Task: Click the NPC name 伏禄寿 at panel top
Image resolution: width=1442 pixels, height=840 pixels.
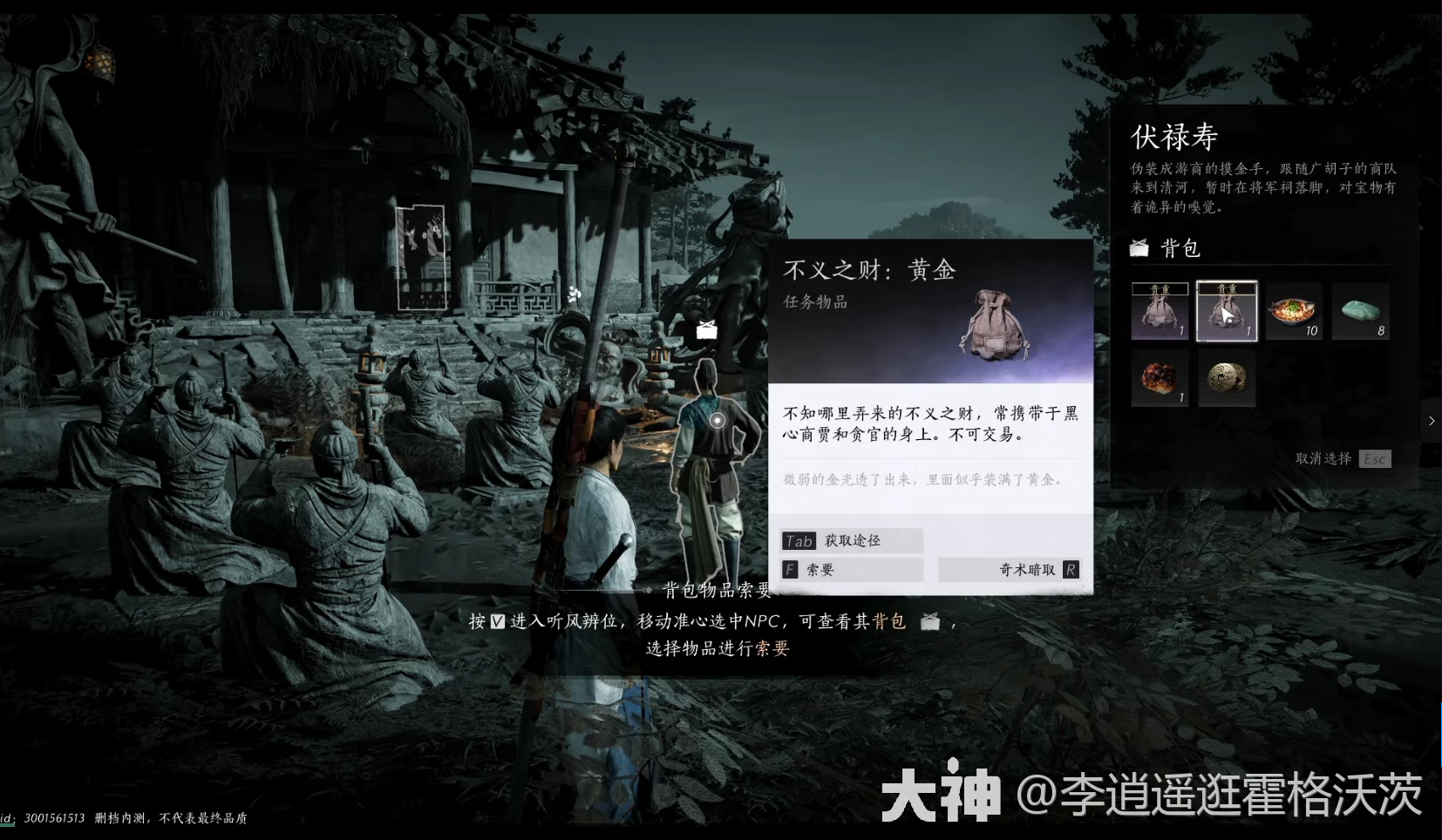Action: coord(1174,136)
